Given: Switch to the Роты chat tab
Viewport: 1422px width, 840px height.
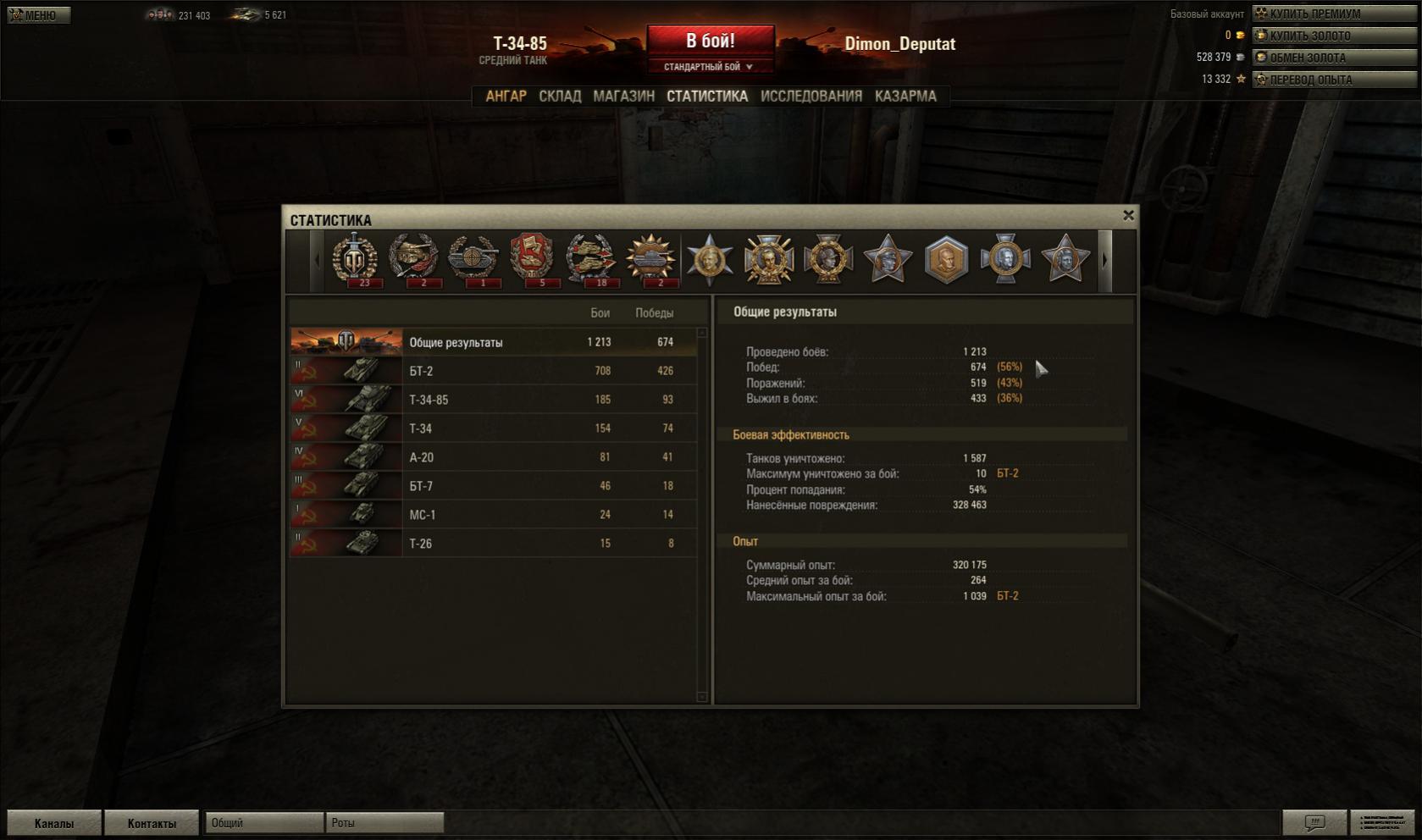Looking at the screenshot, I should click(384, 823).
